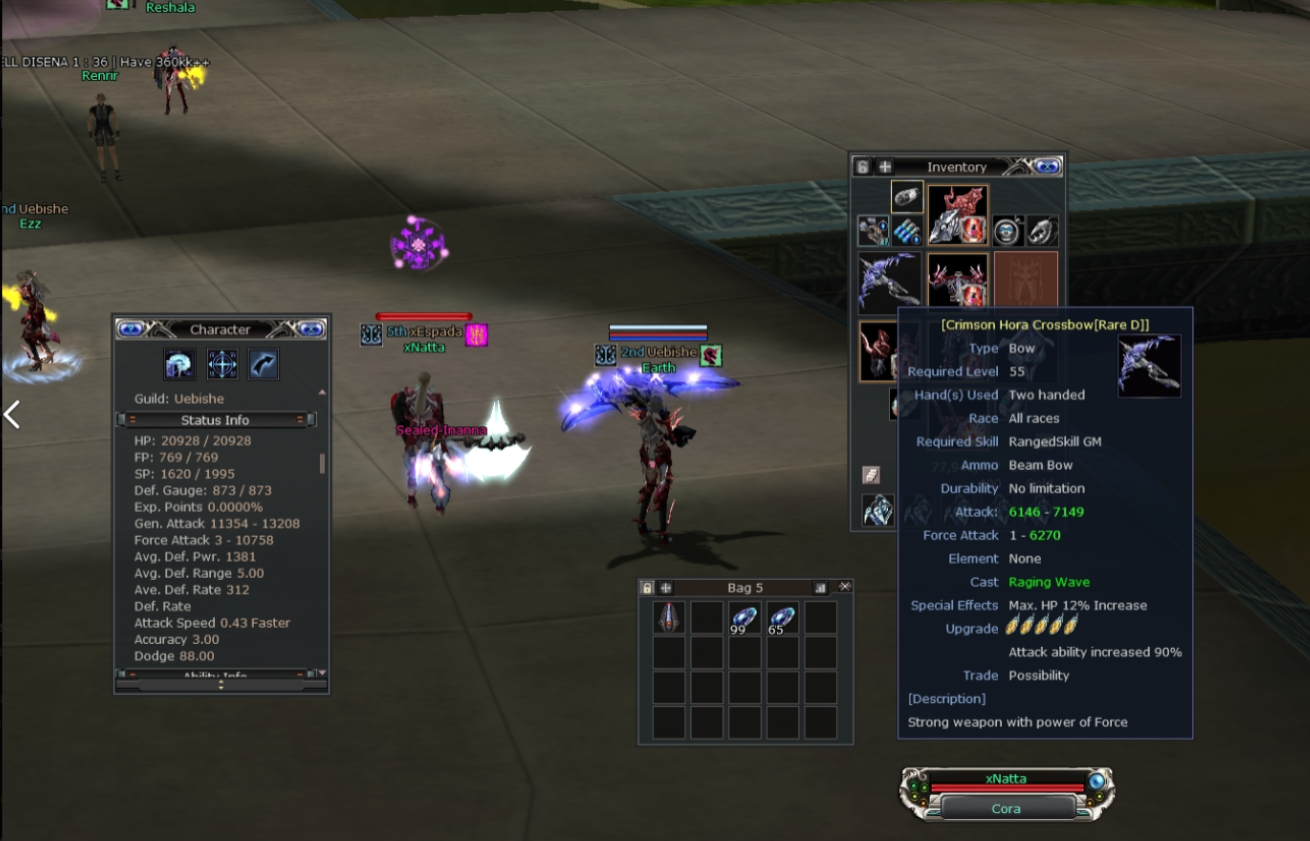The height and width of the screenshot is (841, 1310).
Task: Open the curved arrow icon in Character
Action: 264,364
